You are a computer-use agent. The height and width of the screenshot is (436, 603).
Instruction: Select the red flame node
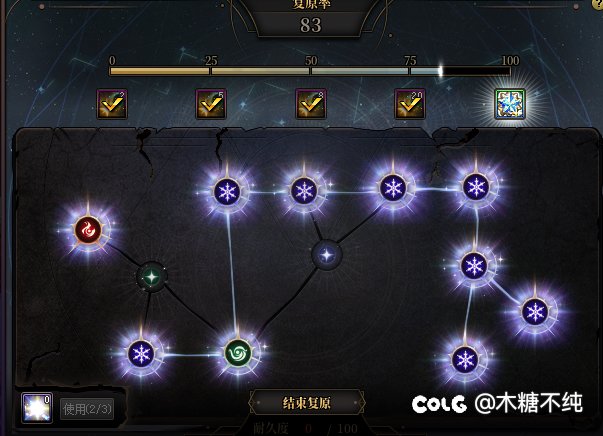click(89, 231)
